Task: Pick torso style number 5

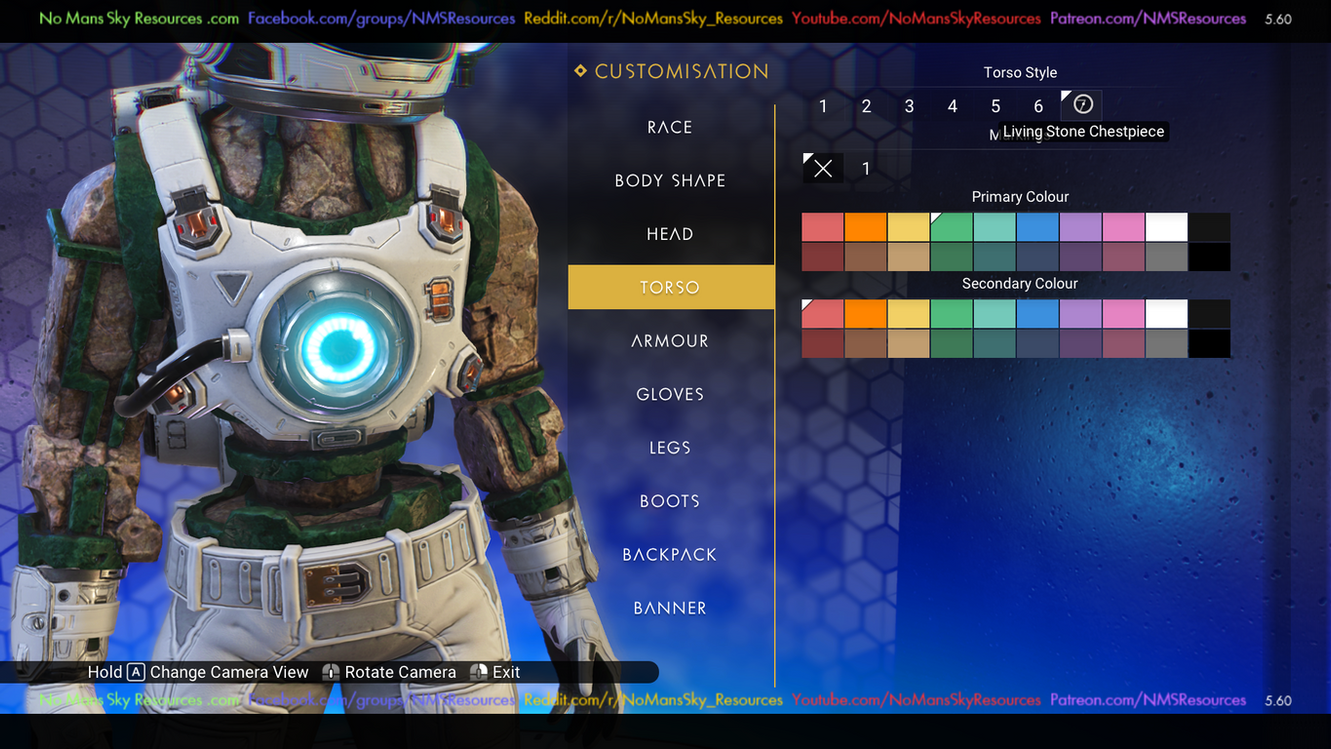Action: (x=995, y=106)
